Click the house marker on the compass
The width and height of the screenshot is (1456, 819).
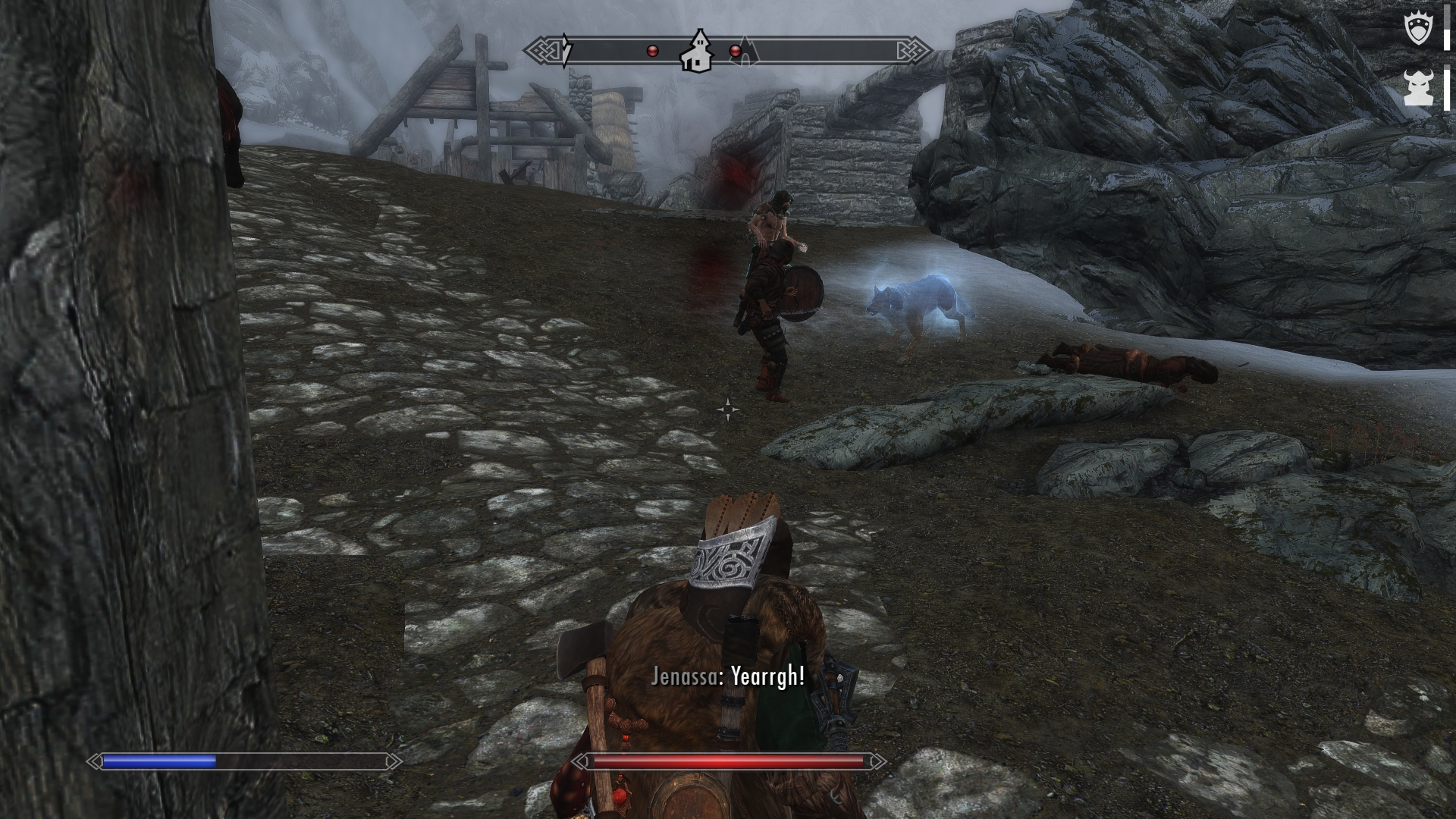pyautogui.click(x=697, y=52)
